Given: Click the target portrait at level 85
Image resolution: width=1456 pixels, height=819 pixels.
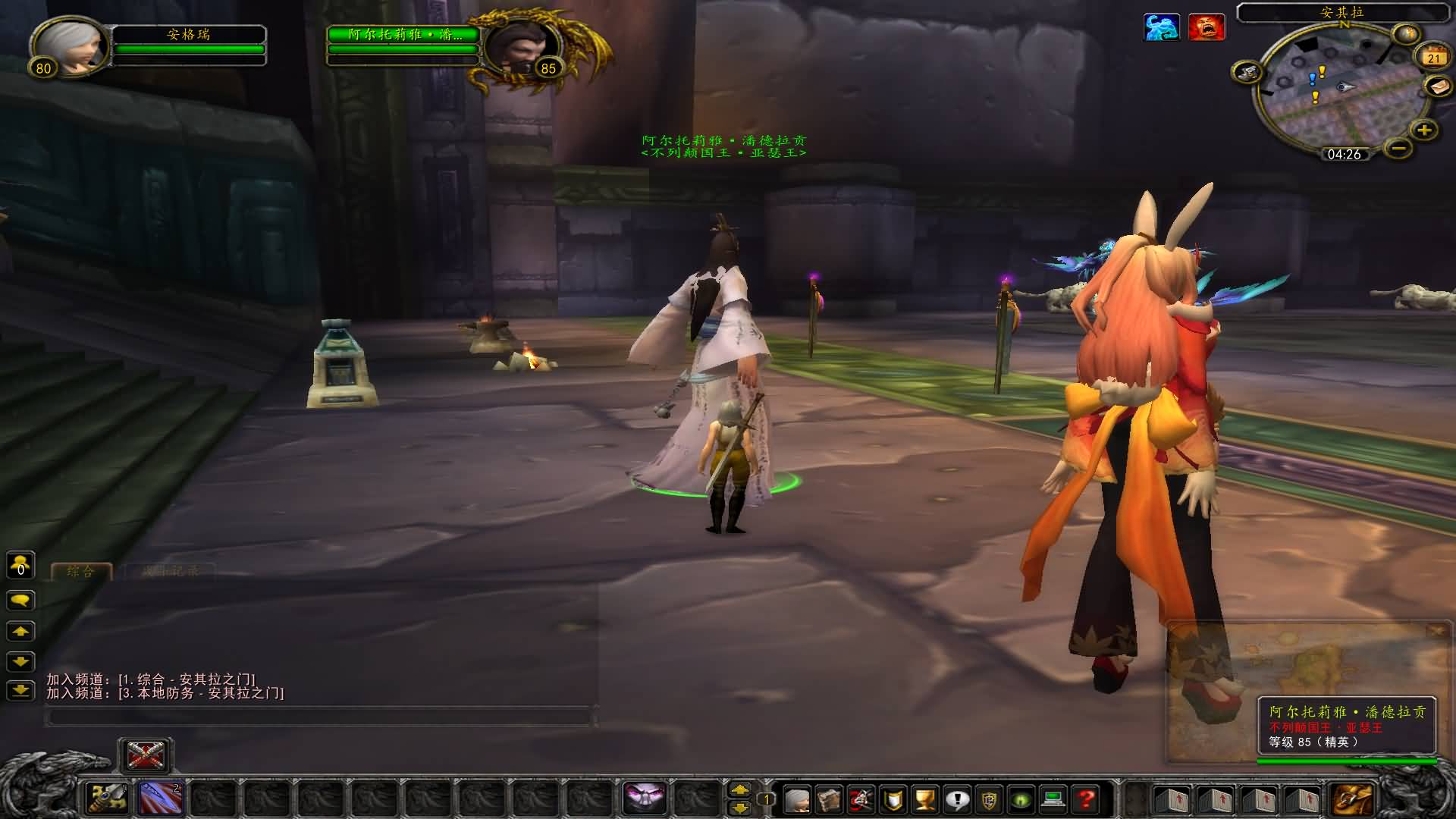Looking at the screenshot, I should (521, 45).
